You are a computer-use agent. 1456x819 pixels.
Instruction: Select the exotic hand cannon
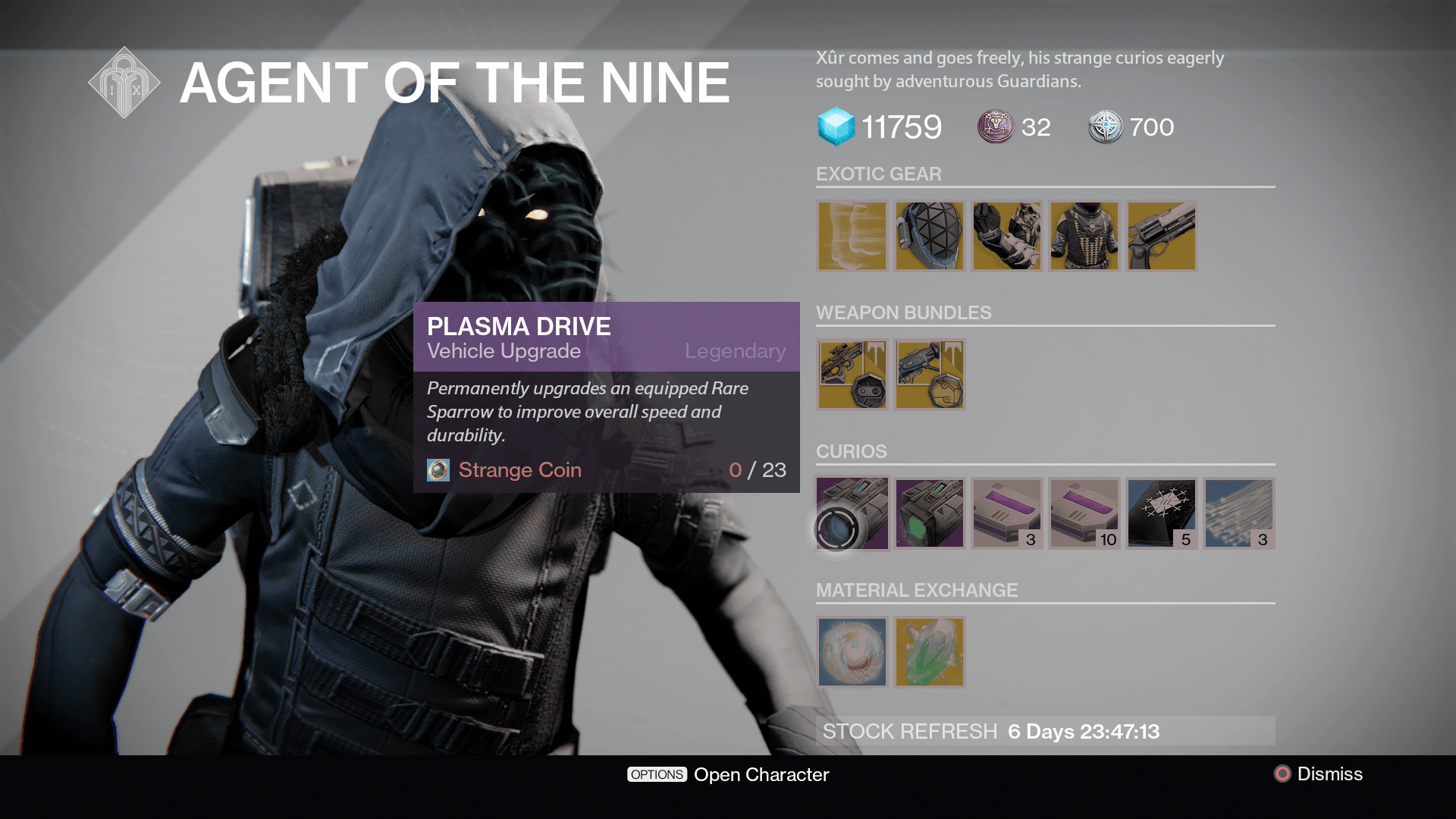[x=1163, y=236]
